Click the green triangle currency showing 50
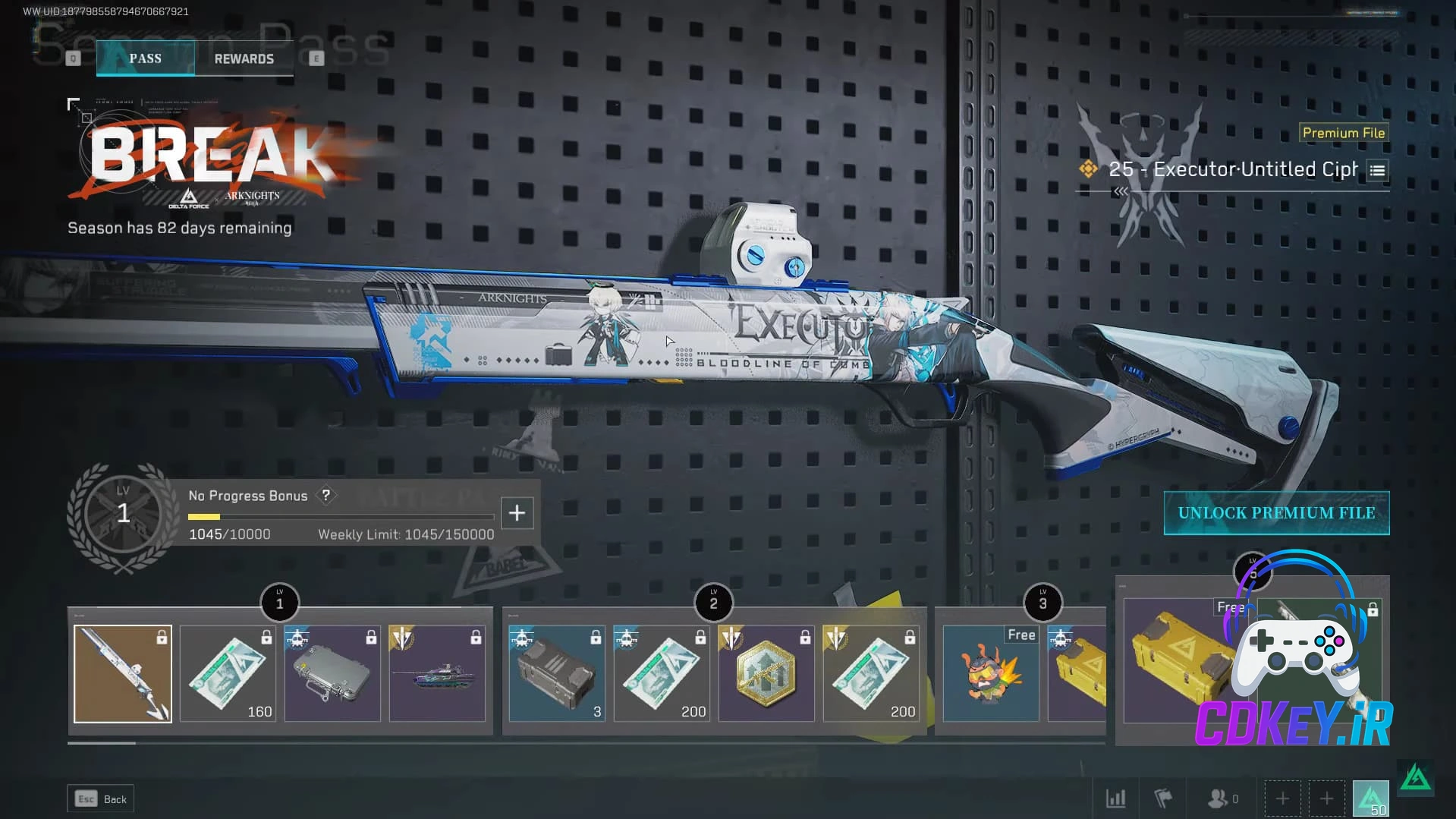Screen dimensions: 1456x819 [x=1370, y=799]
